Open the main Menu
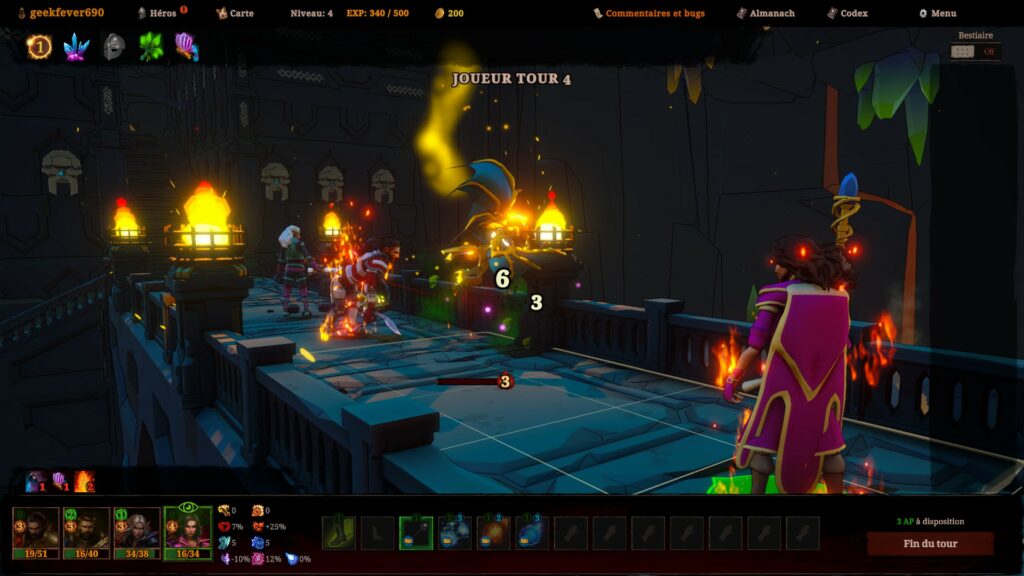This screenshot has width=1024, height=576. 942,13
